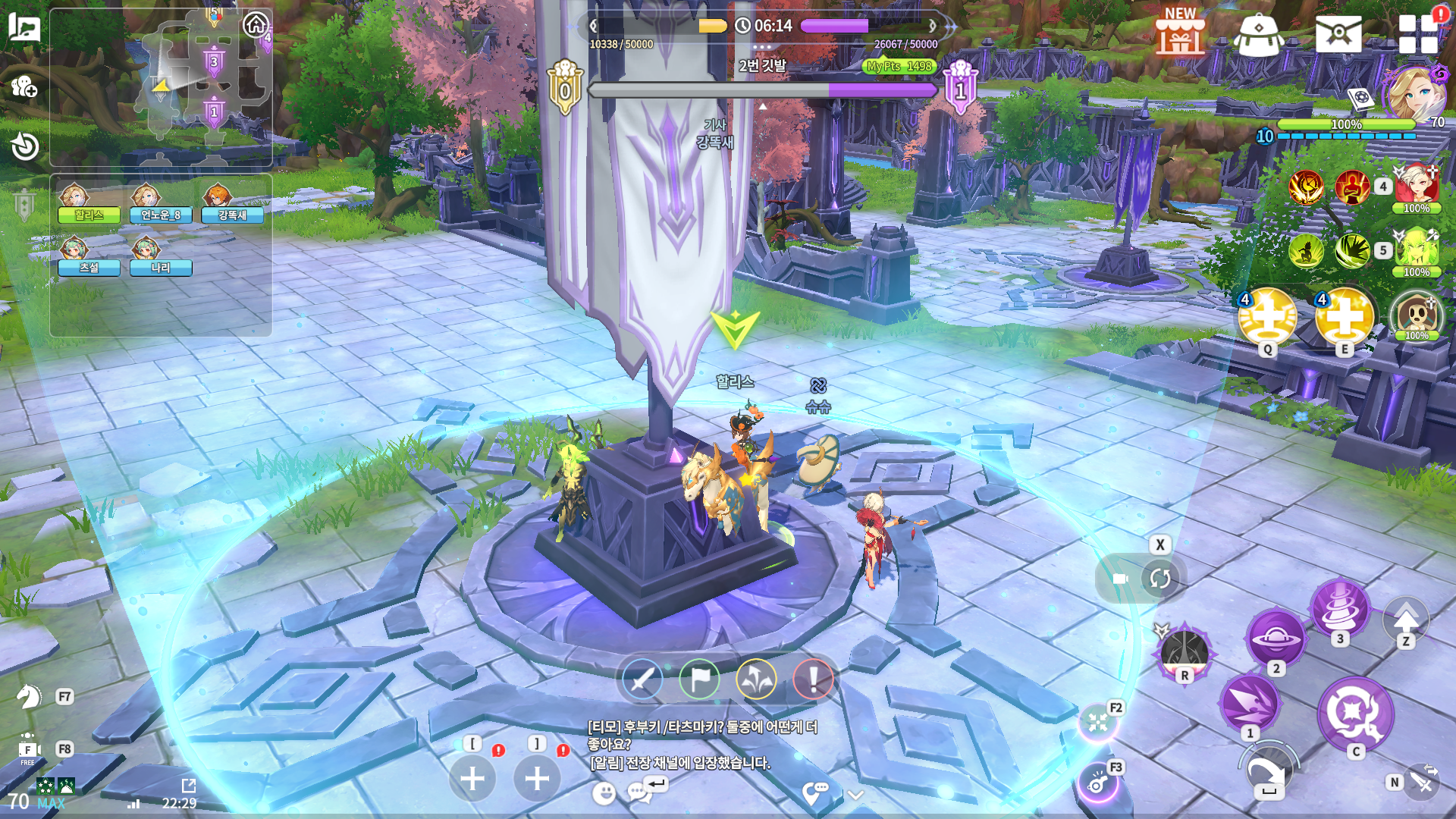
Task: Tap the white flag signal button
Action: click(699, 679)
